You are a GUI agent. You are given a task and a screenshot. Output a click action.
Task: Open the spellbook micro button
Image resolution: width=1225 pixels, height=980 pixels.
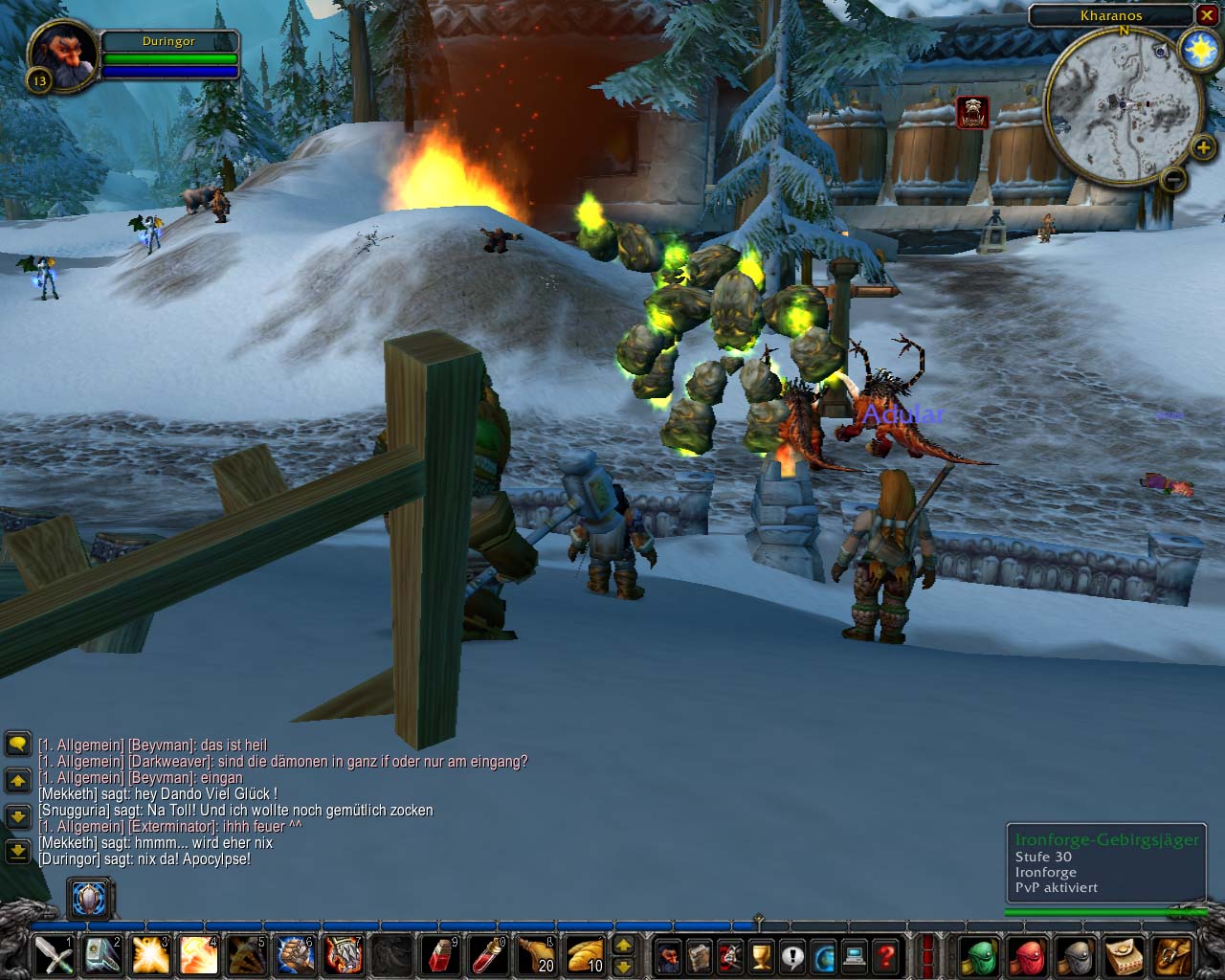[699, 954]
